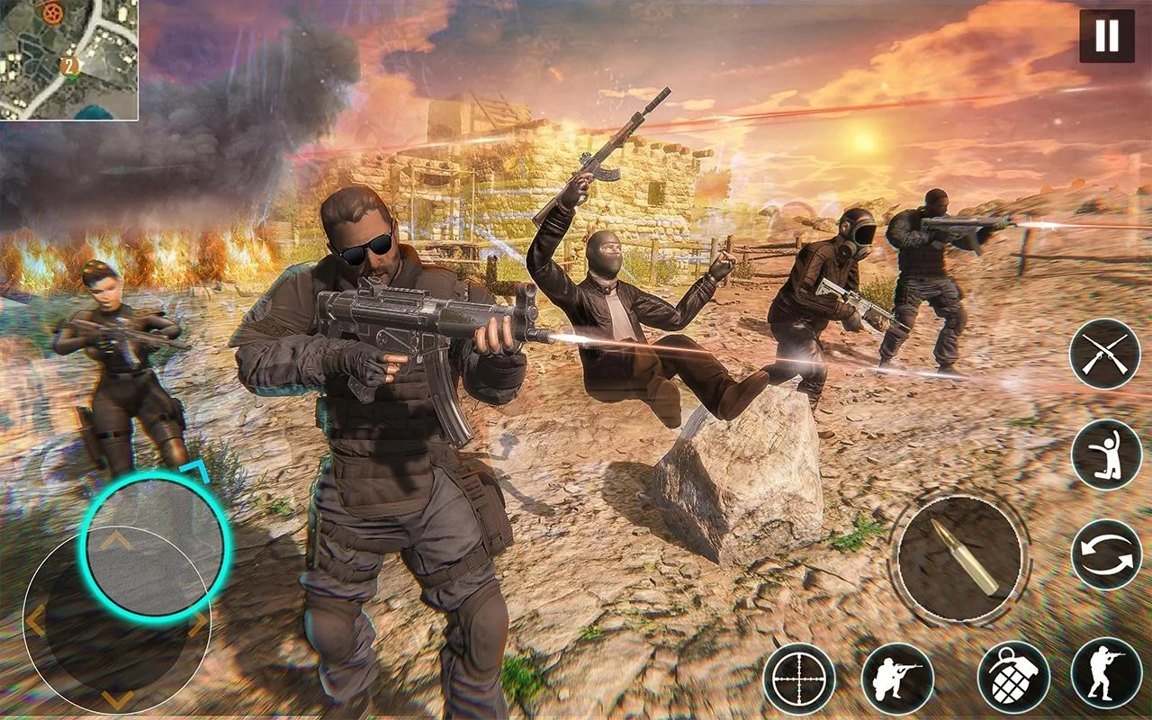
Task: Throw a grenade
Action: click(x=1013, y=678)
